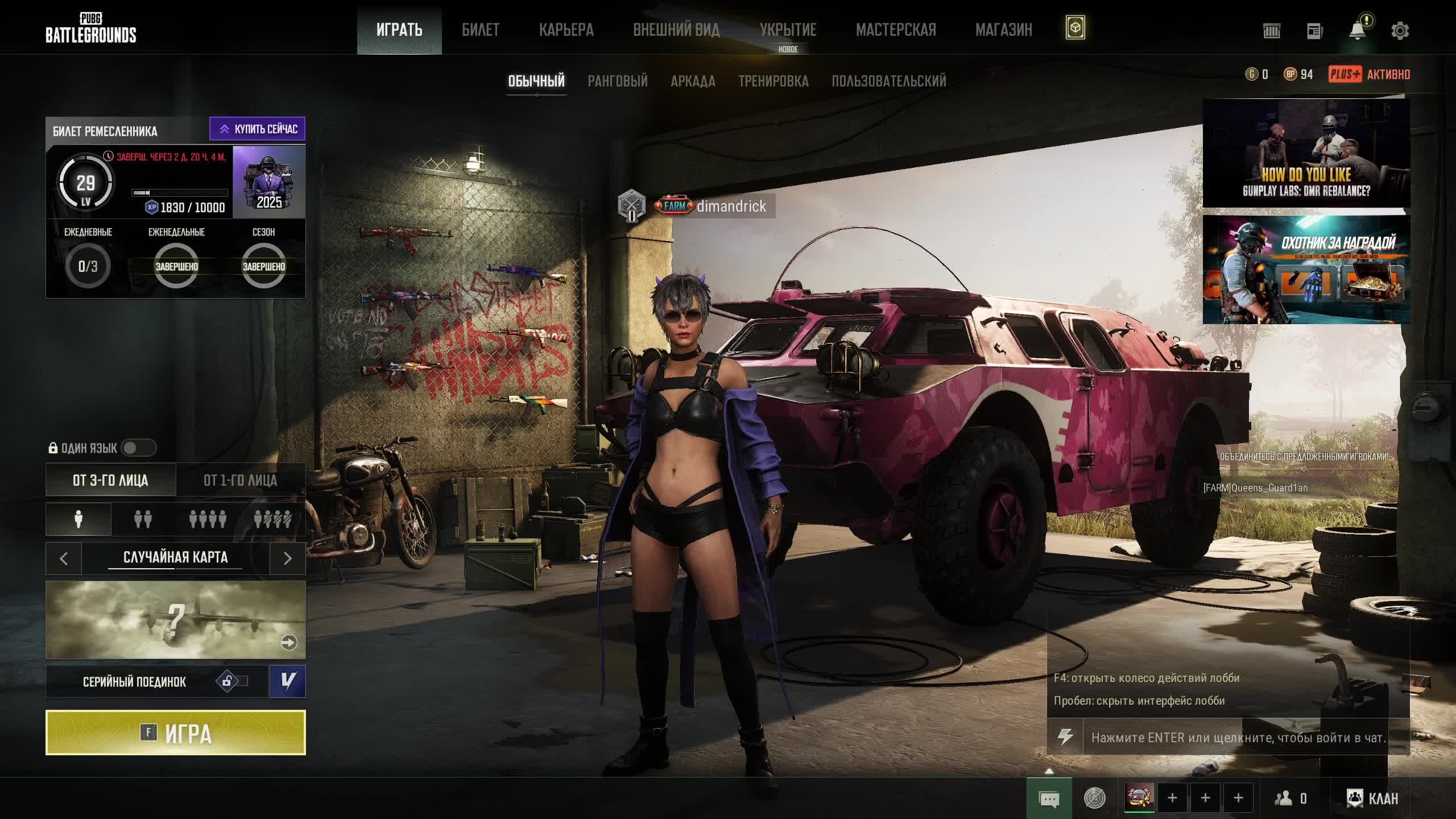Toggle the ОДИН ЯЗЫК switch
1456x819 pixels.
point(138,448)
